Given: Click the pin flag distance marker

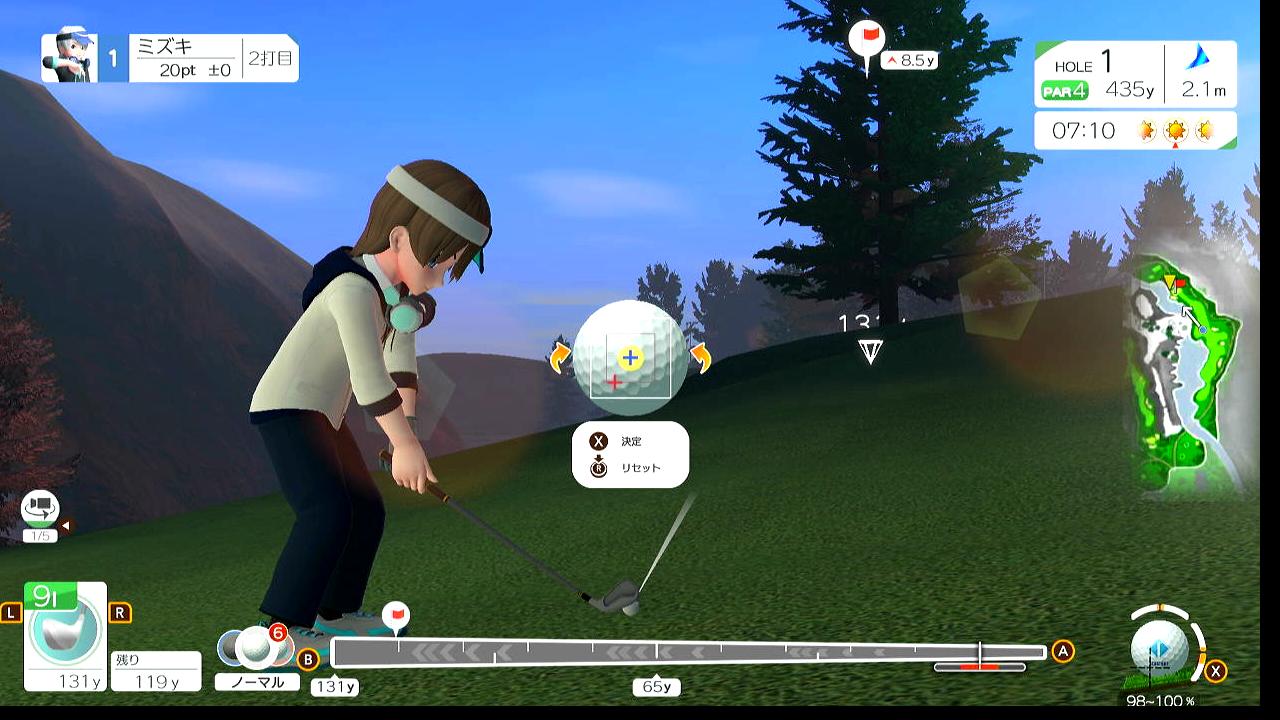Looking at the screenshot, I should tap(867, 42).
